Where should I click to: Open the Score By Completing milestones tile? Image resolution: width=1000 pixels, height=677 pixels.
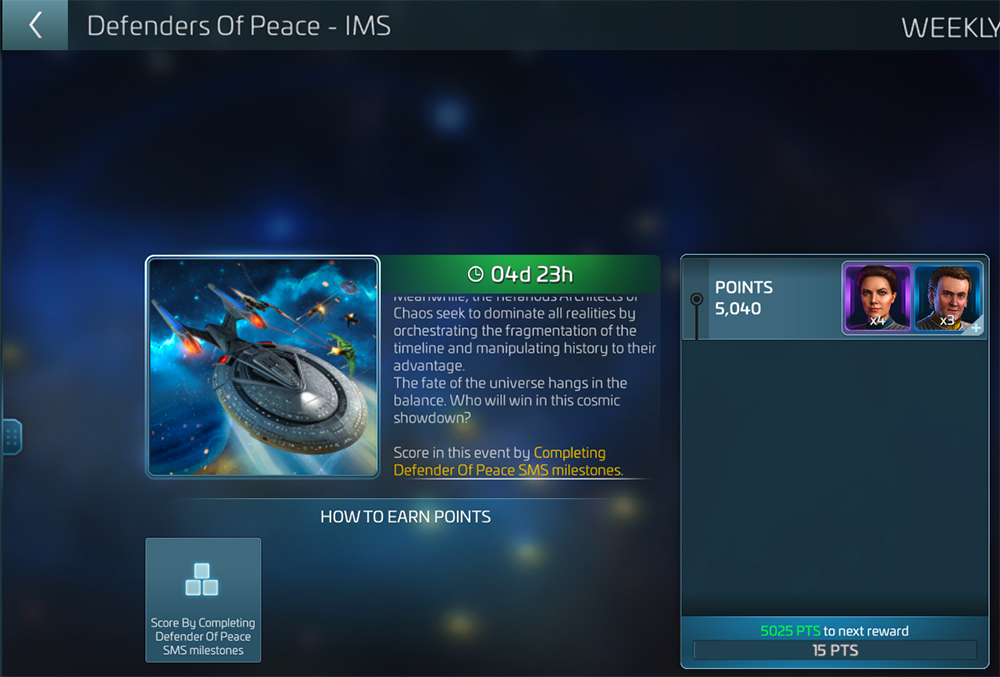click(x=203, y=599)
